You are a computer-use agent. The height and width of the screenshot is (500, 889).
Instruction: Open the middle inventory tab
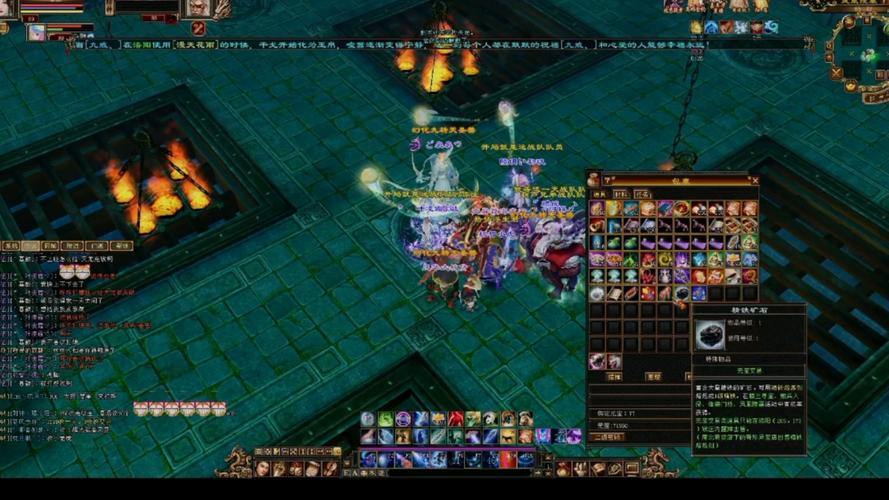pyautogui.click(x=621, y=194)
